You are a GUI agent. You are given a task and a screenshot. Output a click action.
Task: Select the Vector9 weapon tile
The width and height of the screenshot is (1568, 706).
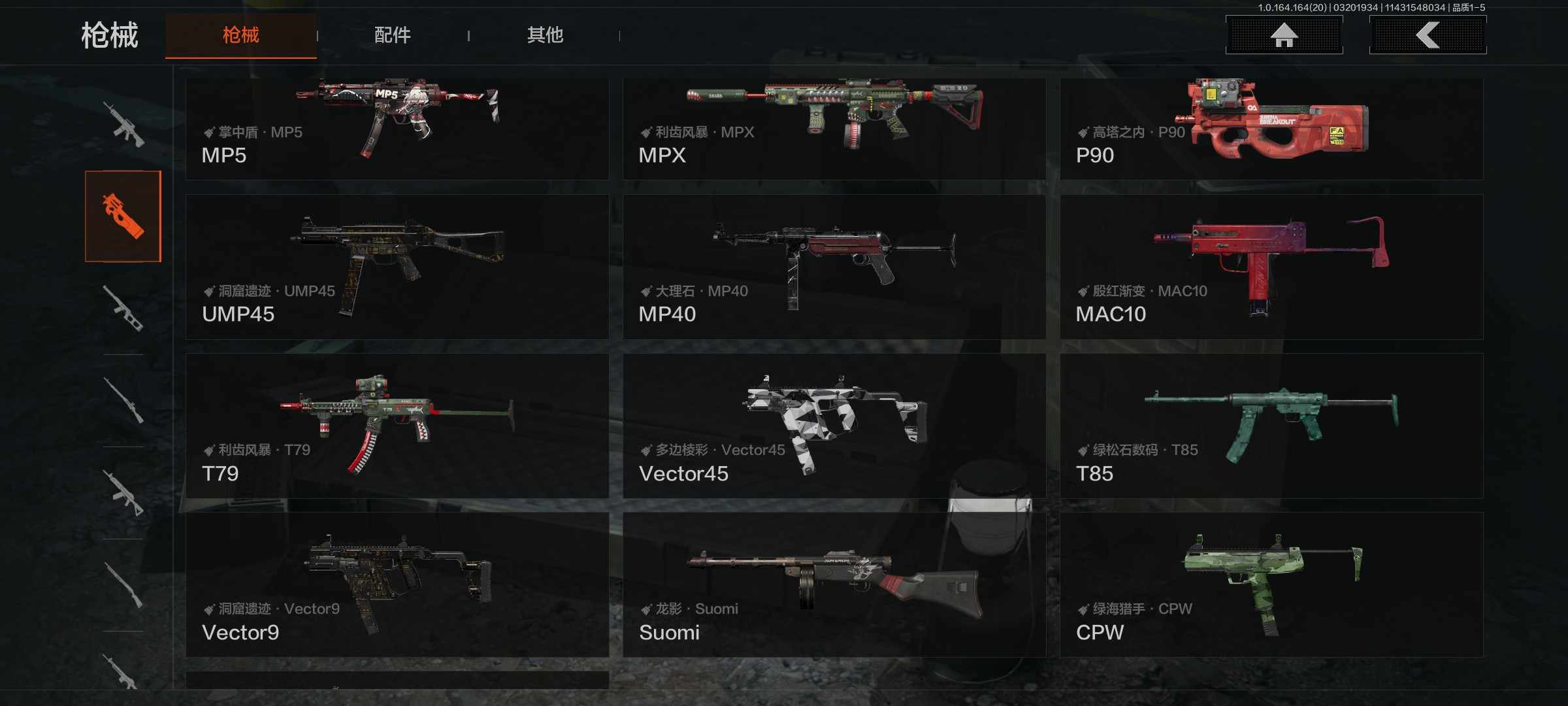pyautogui.click(x=397, y=584)
